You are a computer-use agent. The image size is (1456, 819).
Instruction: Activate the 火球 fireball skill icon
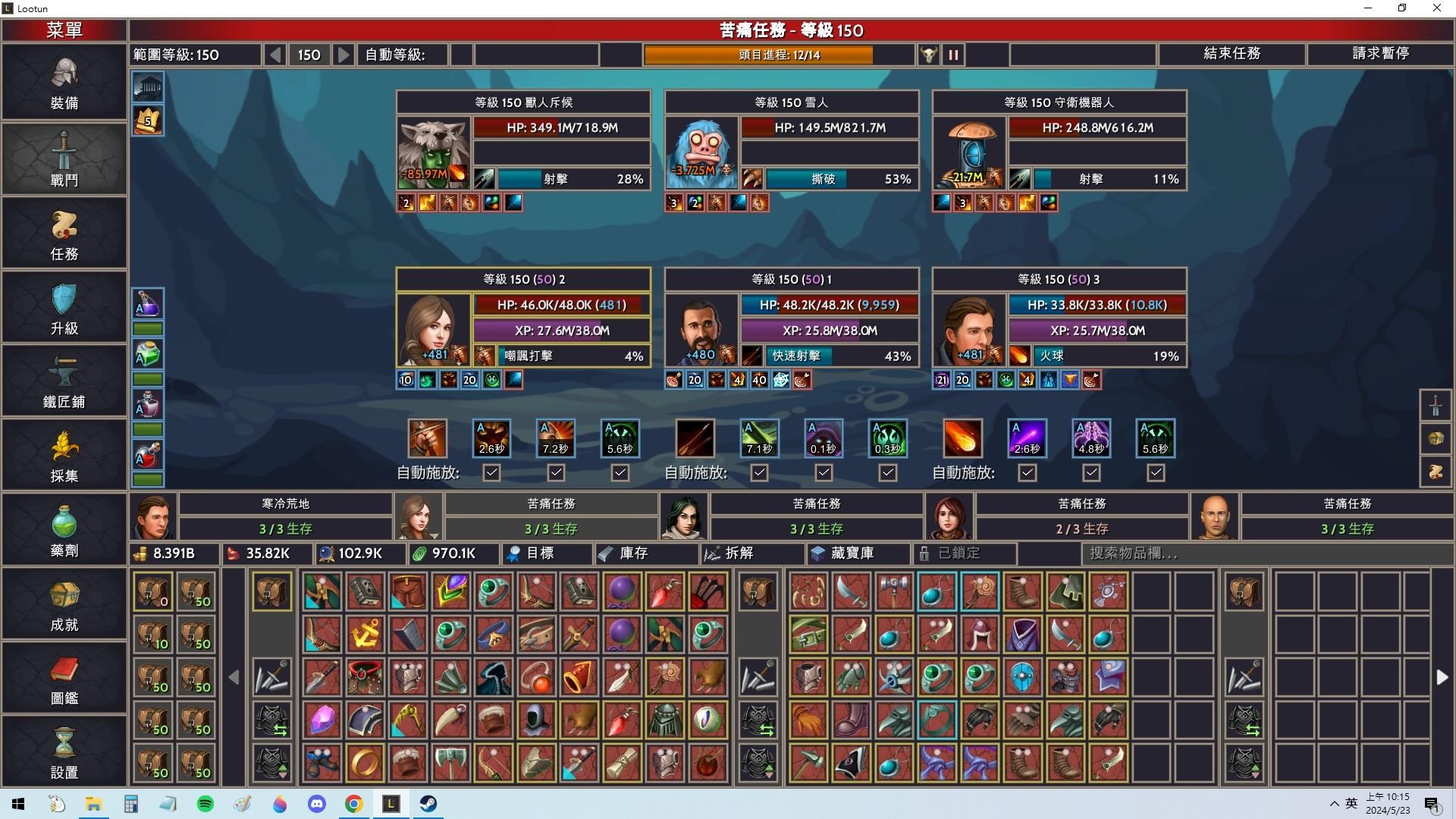(x=962, y=438)
